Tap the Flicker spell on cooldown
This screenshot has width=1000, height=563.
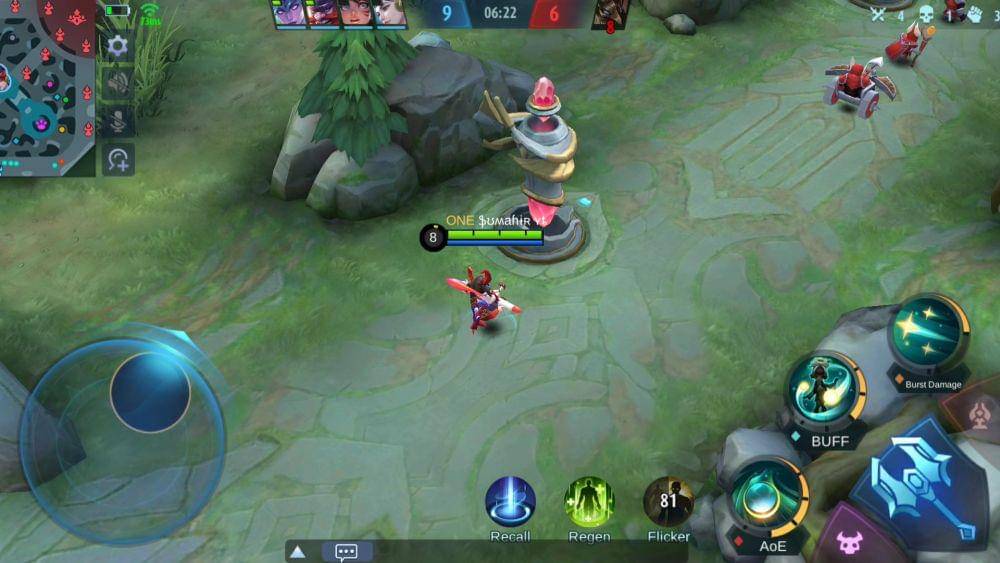(x=668, y=501)
